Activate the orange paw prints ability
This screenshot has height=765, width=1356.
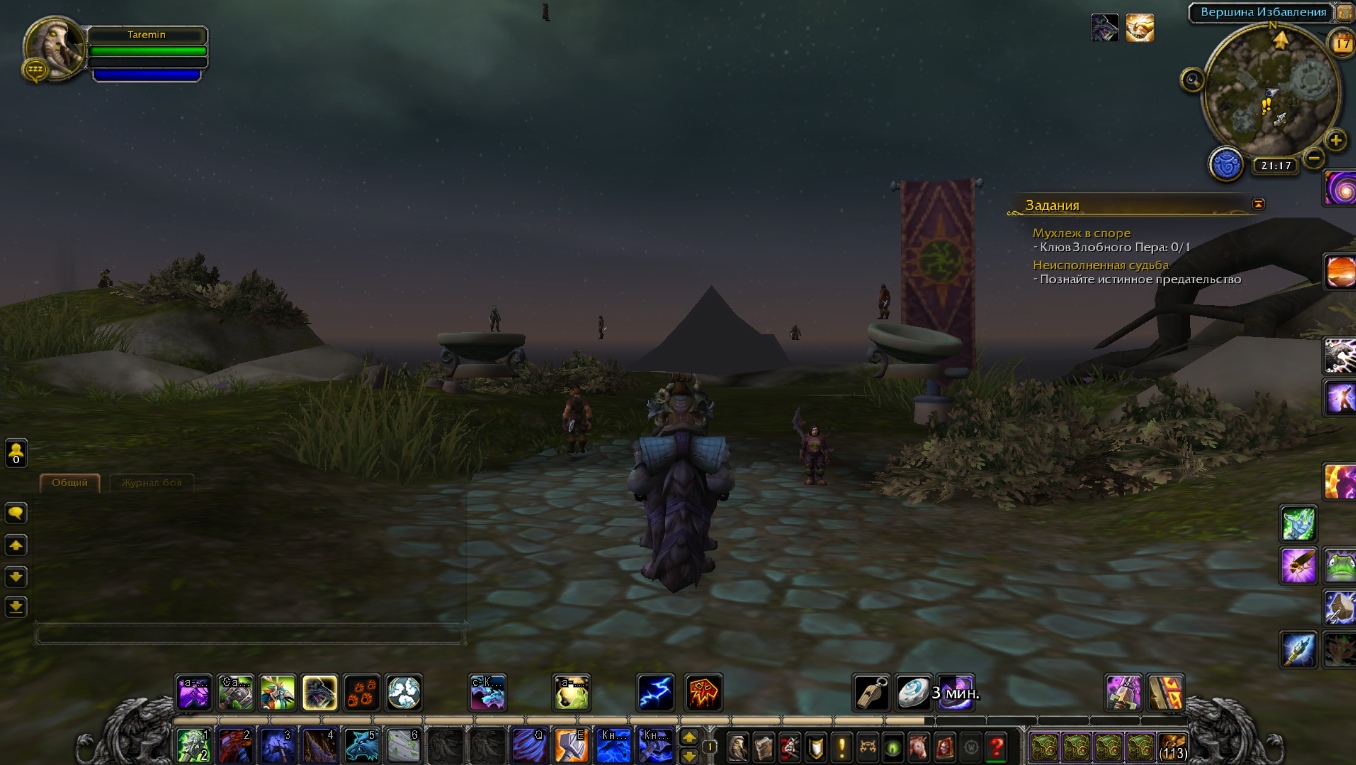362,692
